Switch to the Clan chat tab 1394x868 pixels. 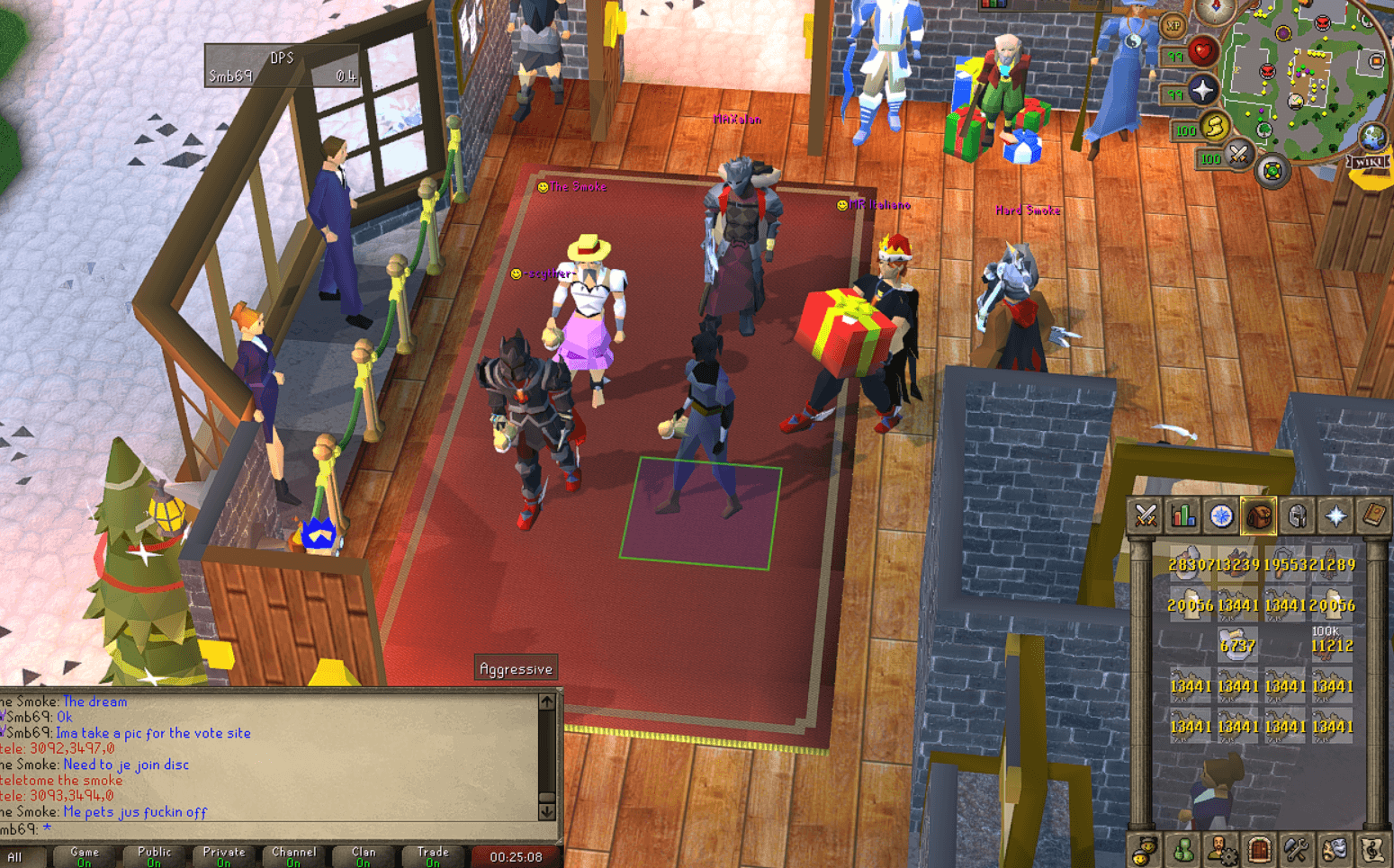[x=363, y=853]
